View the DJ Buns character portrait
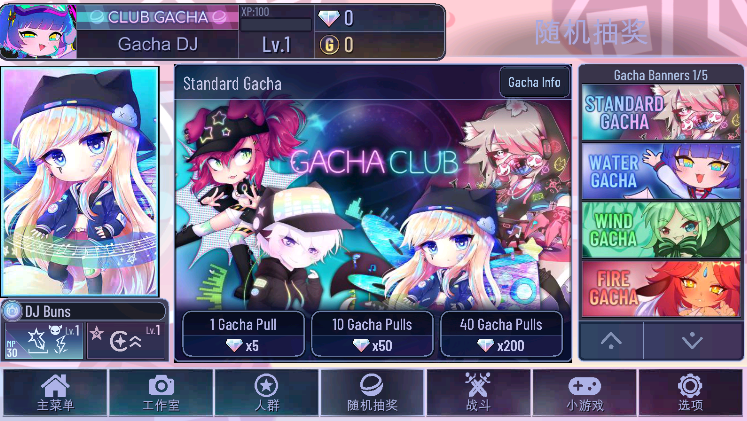 pos(80,180)
